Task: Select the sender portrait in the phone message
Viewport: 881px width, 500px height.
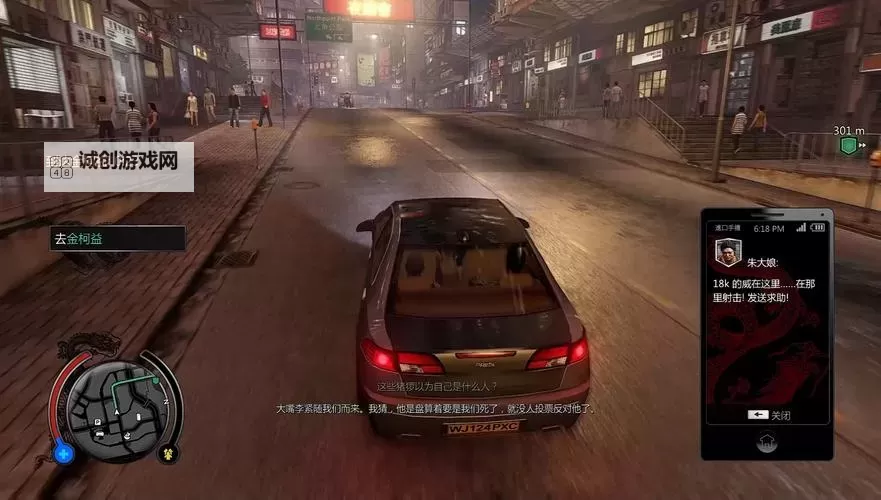Action: tap(727, 251)
